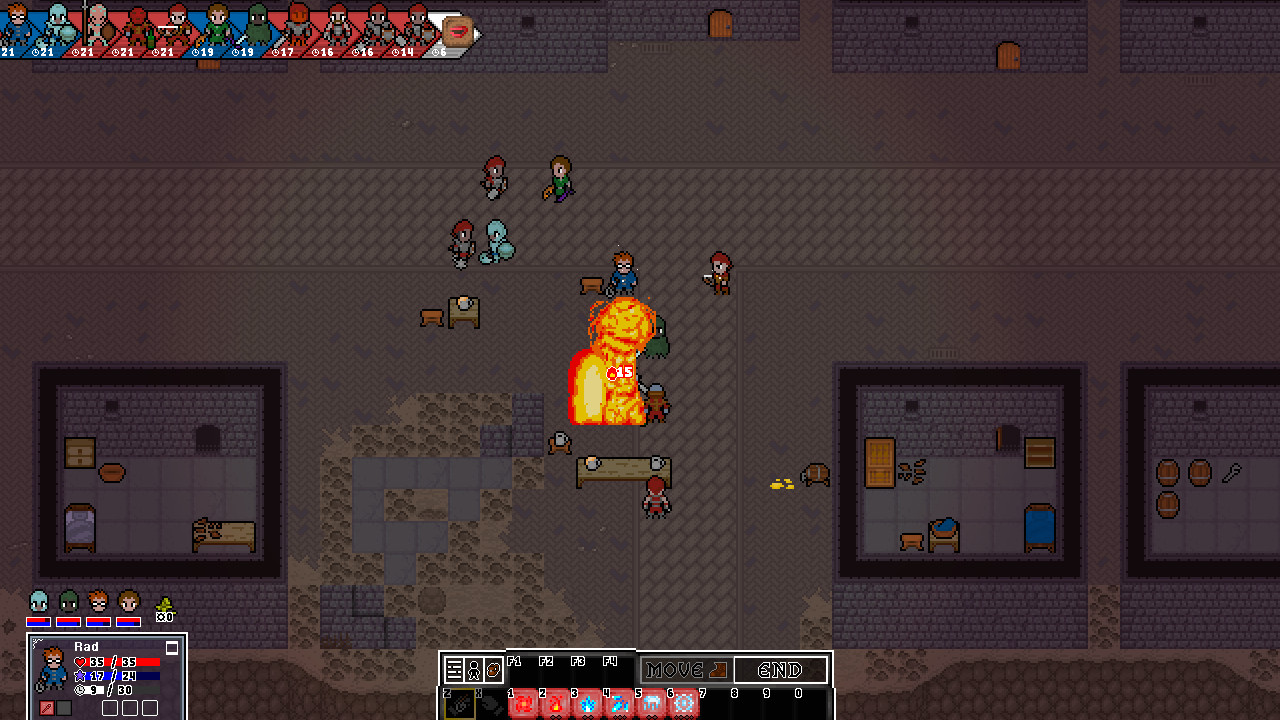
Task: Select green-tunic hero in the turn order bar
Action: (x=217, y=24)
